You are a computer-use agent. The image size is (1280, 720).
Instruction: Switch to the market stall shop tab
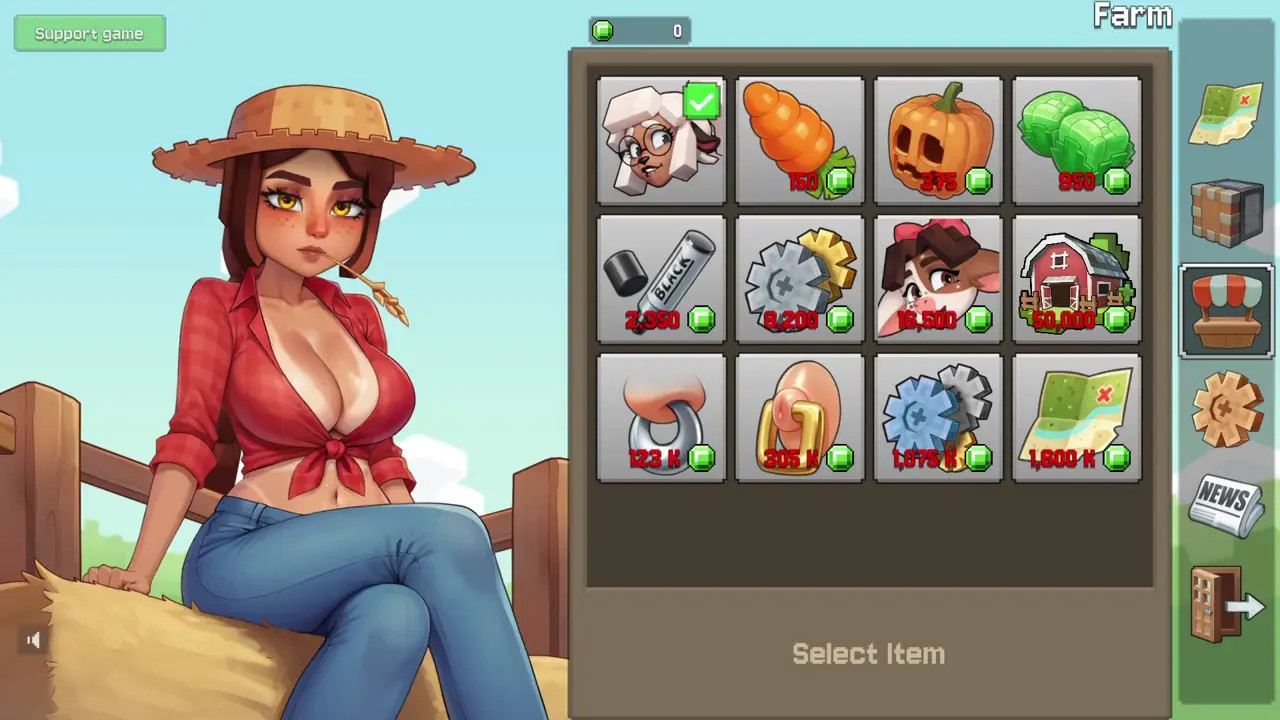click(x=1227, y=310)
